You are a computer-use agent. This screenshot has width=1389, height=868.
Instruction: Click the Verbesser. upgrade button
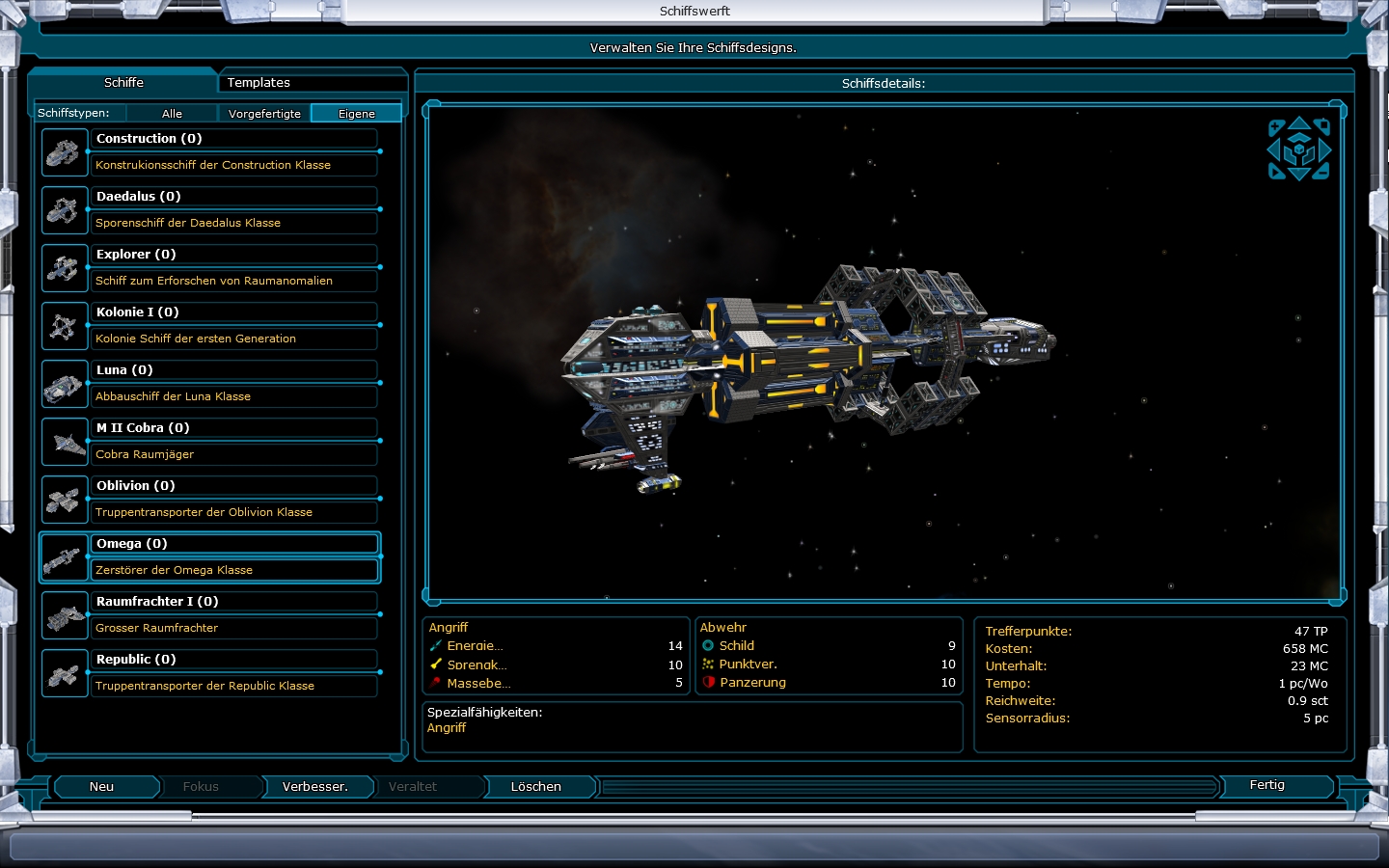click(314, 787)
